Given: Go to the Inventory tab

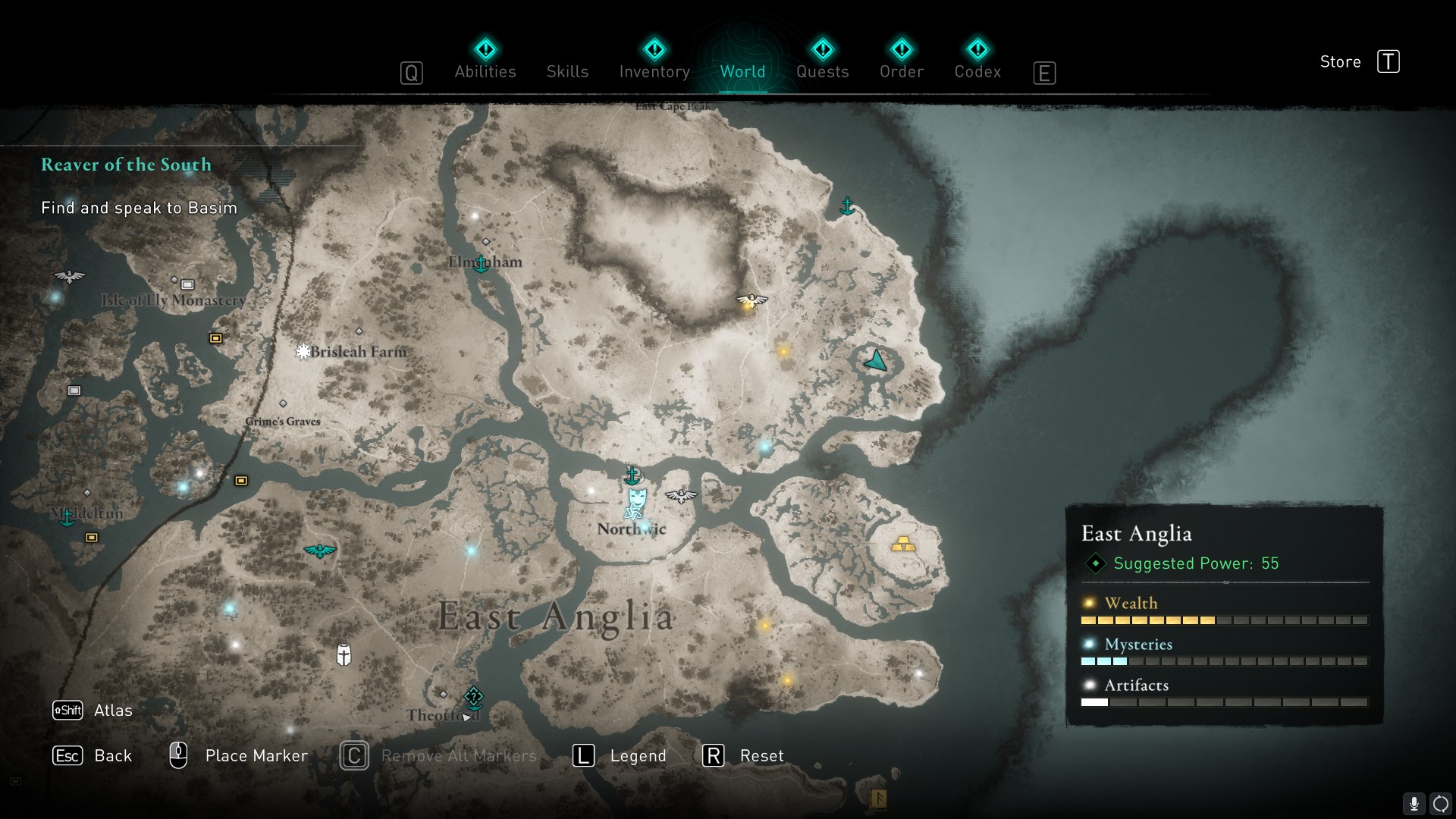Looking at the screenshot, I should tap(654, 71).
